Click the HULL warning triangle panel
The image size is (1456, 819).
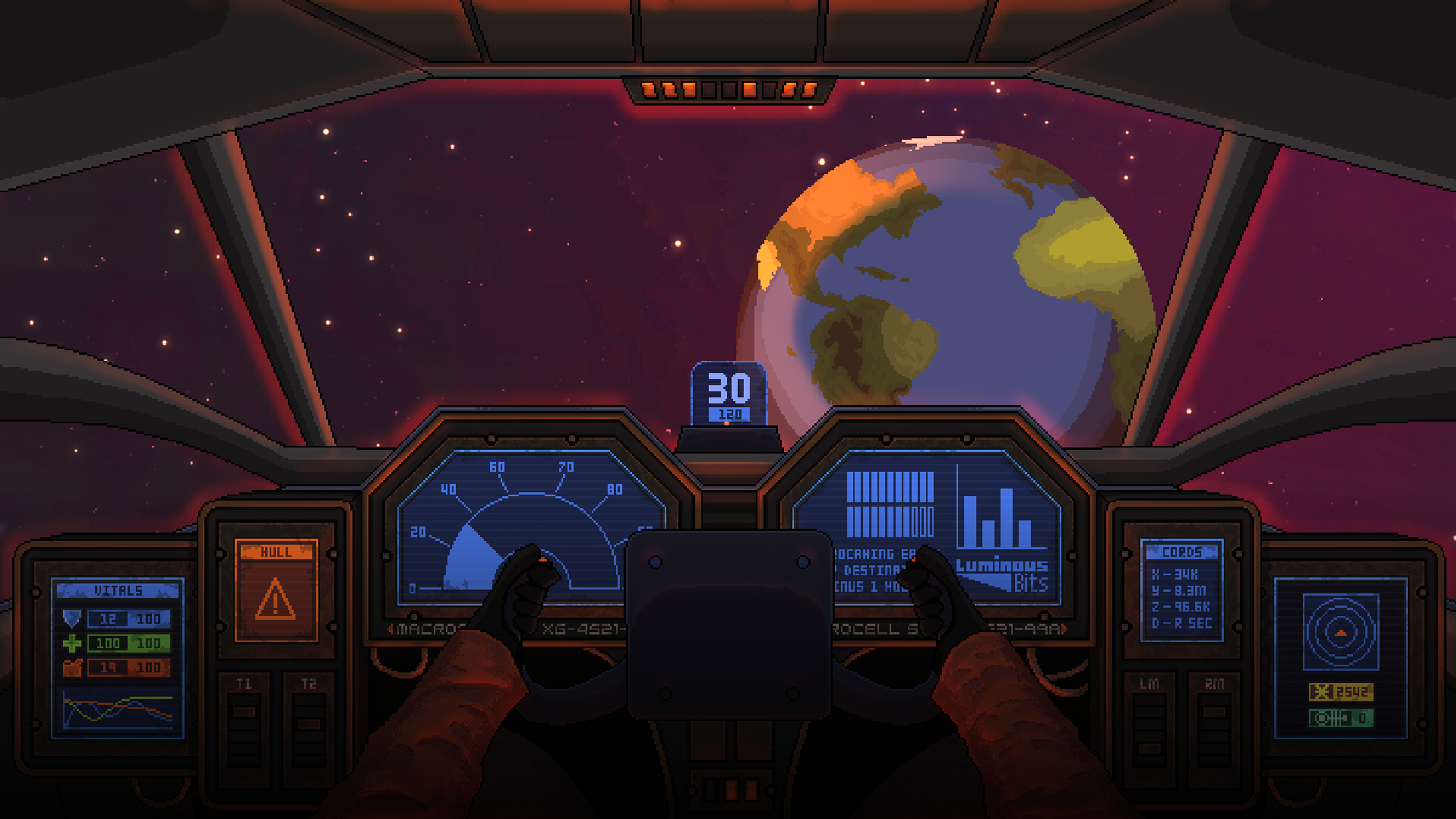(x=276, y=591)
